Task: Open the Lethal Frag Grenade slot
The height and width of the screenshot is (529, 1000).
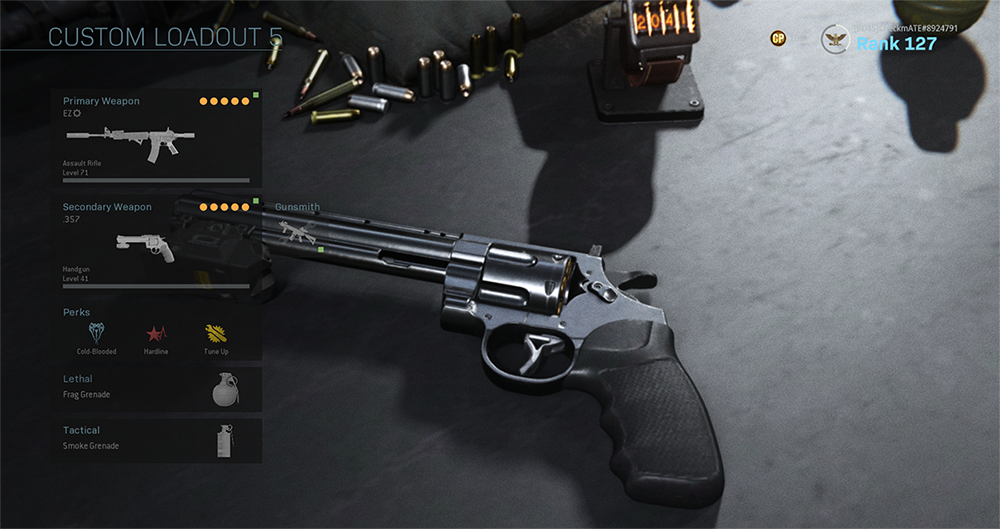Action: click(x=156, y=389)
